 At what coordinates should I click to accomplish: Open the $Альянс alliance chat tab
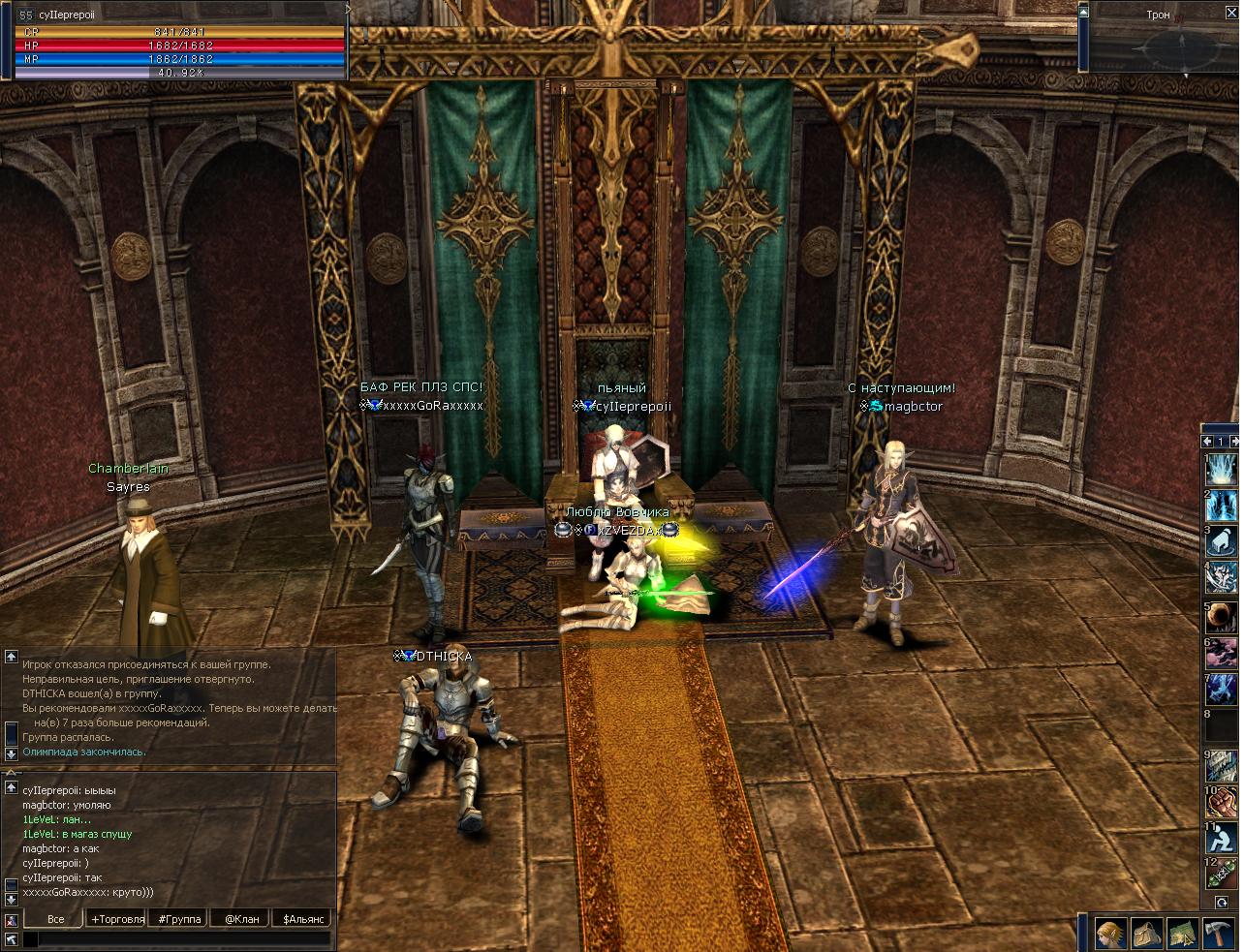pyautogui.click(x=303, y=918)
